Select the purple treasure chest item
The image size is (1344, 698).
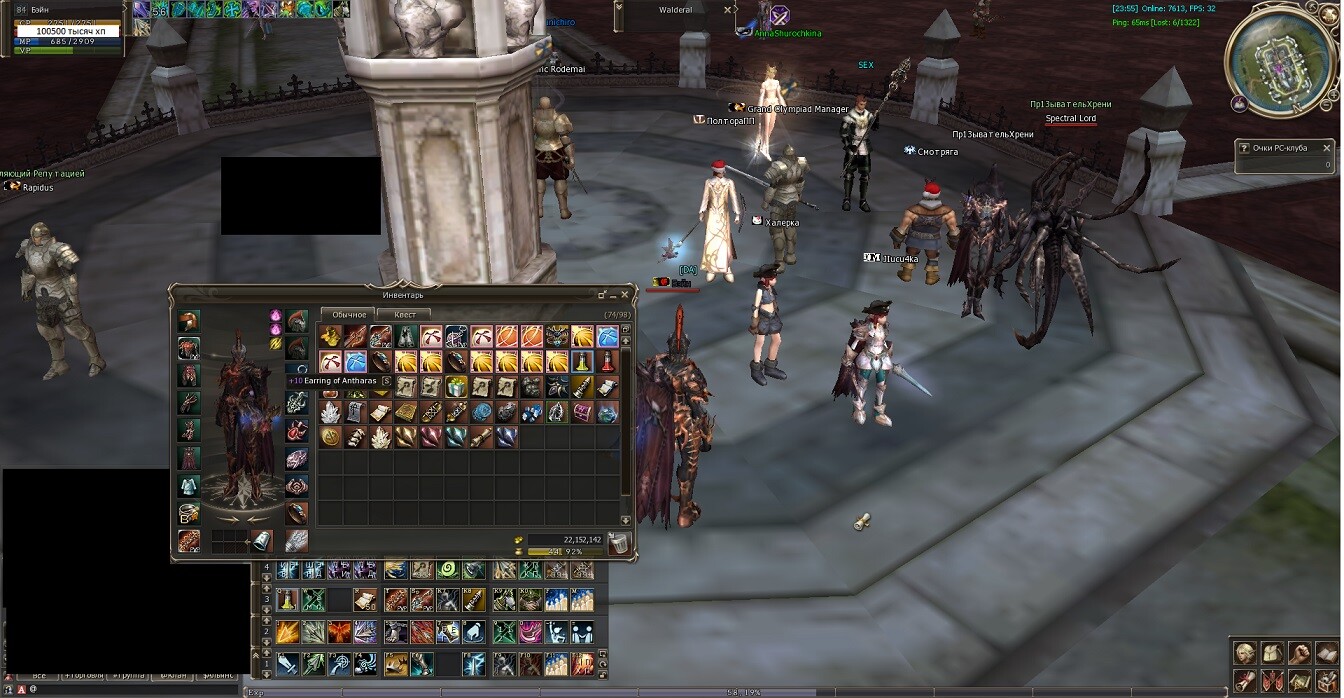pyautogui.click(x=582, y=412)
